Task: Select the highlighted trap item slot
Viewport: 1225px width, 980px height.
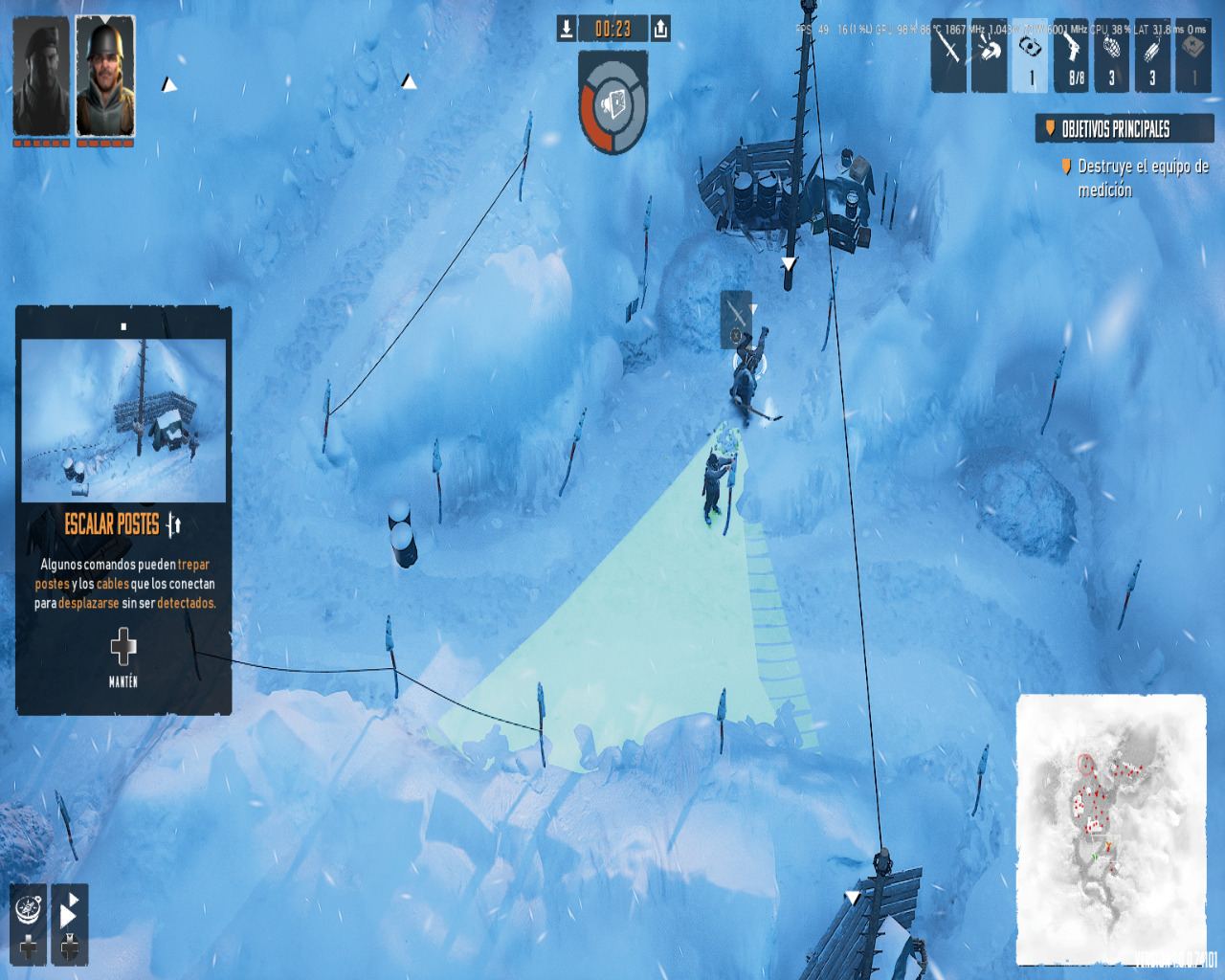Action: 1030,56
